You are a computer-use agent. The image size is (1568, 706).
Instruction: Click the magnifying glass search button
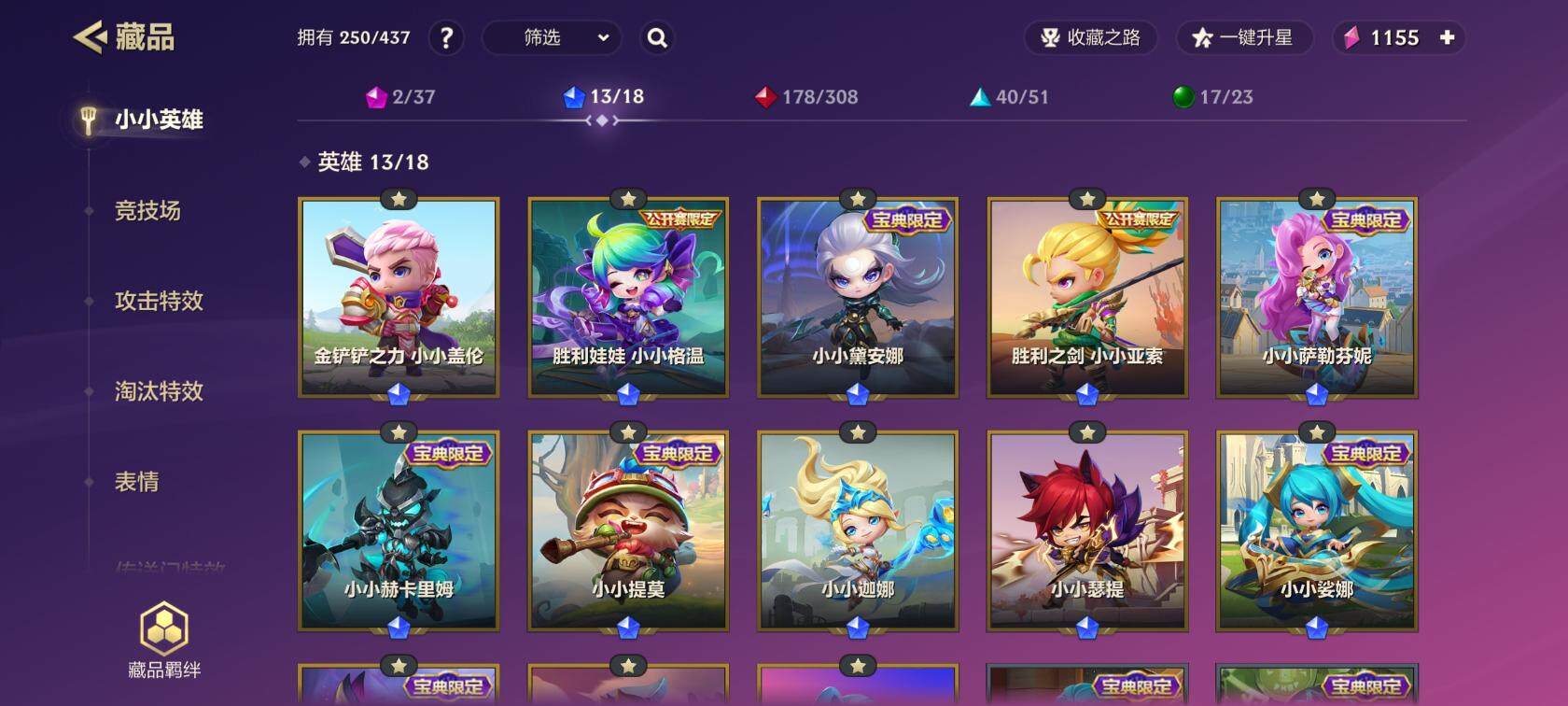point(657,38)
